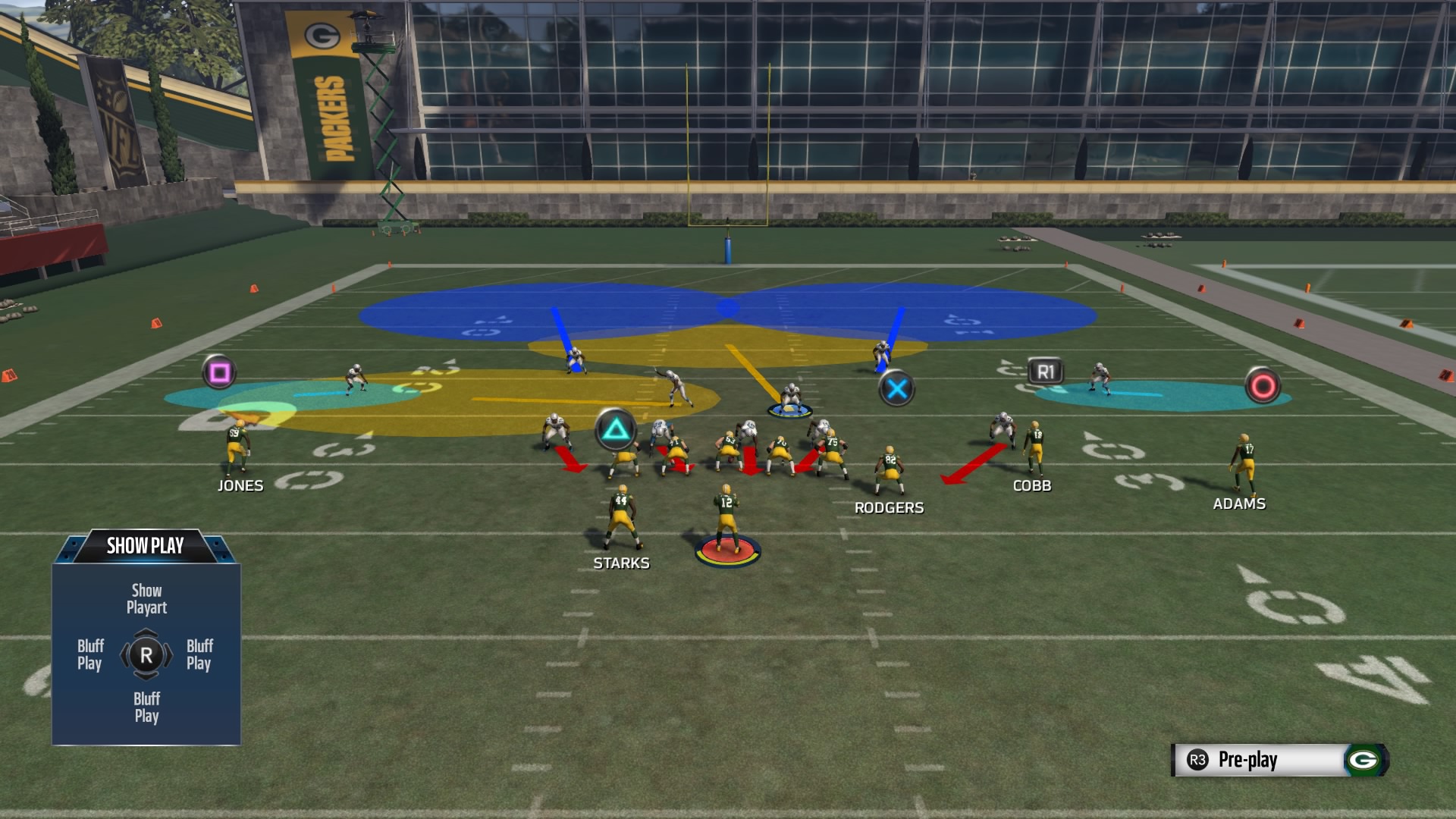Click the highlighted center's blue catch indicator
The image size is (1456, 819).
click(792, 409)
